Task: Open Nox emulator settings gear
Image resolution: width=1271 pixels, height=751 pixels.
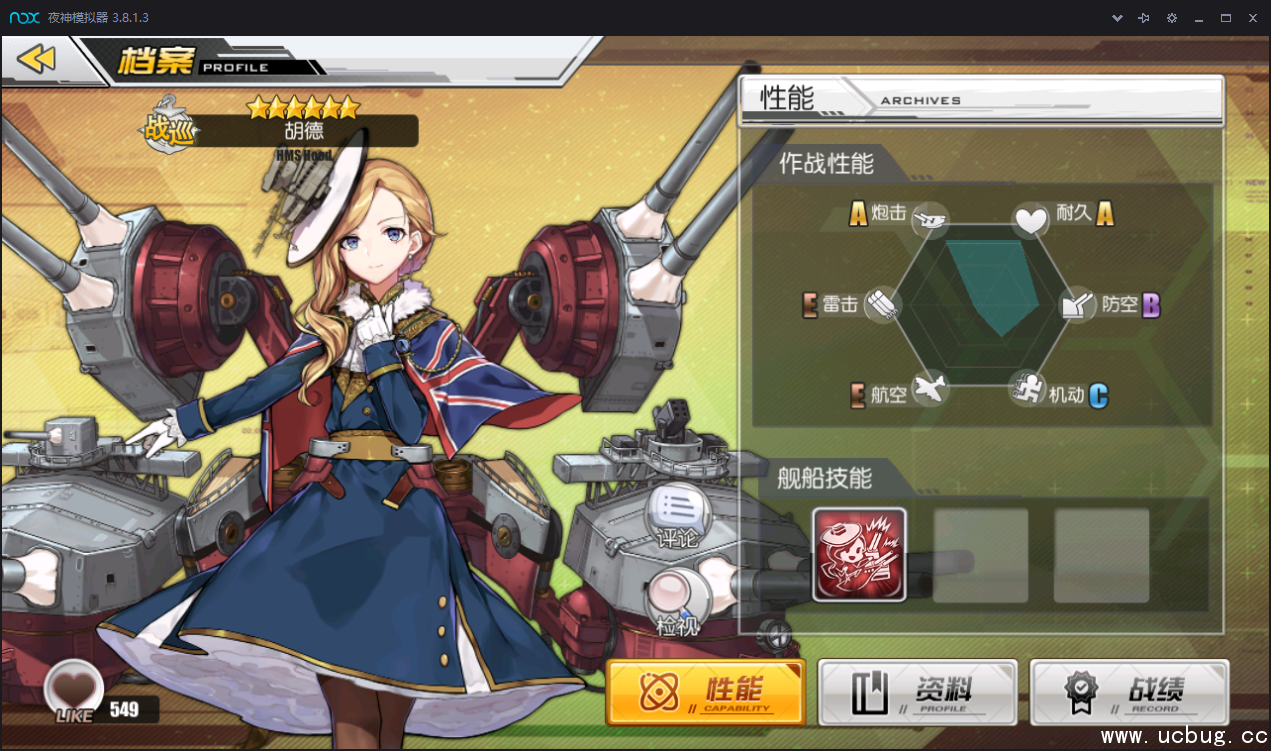Action: [x=1172, y=18]
